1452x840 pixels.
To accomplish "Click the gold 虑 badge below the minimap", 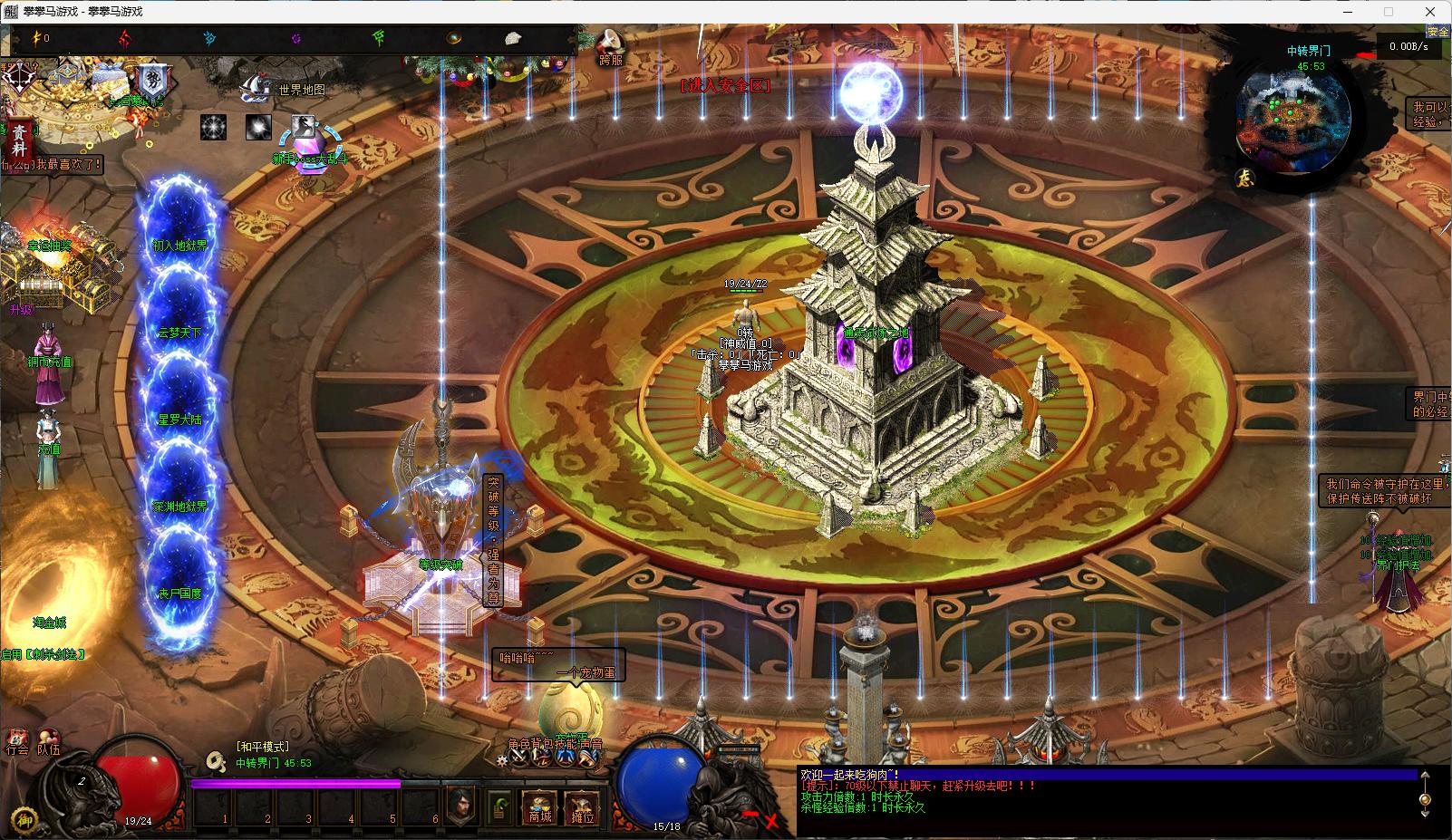I will pyautogui.click(x=1246, y=179).
